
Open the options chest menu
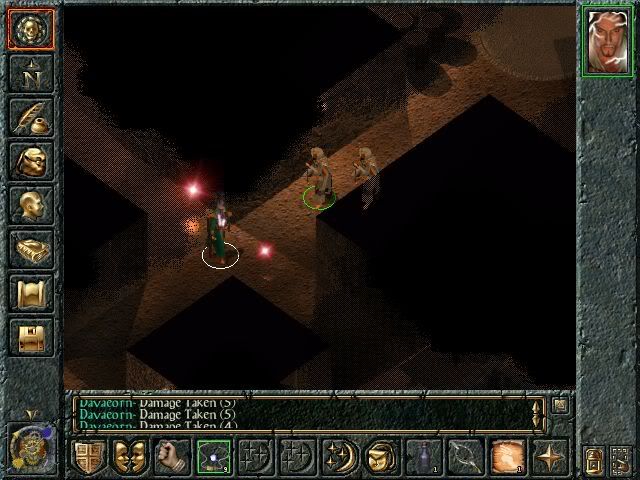[30, 336]
